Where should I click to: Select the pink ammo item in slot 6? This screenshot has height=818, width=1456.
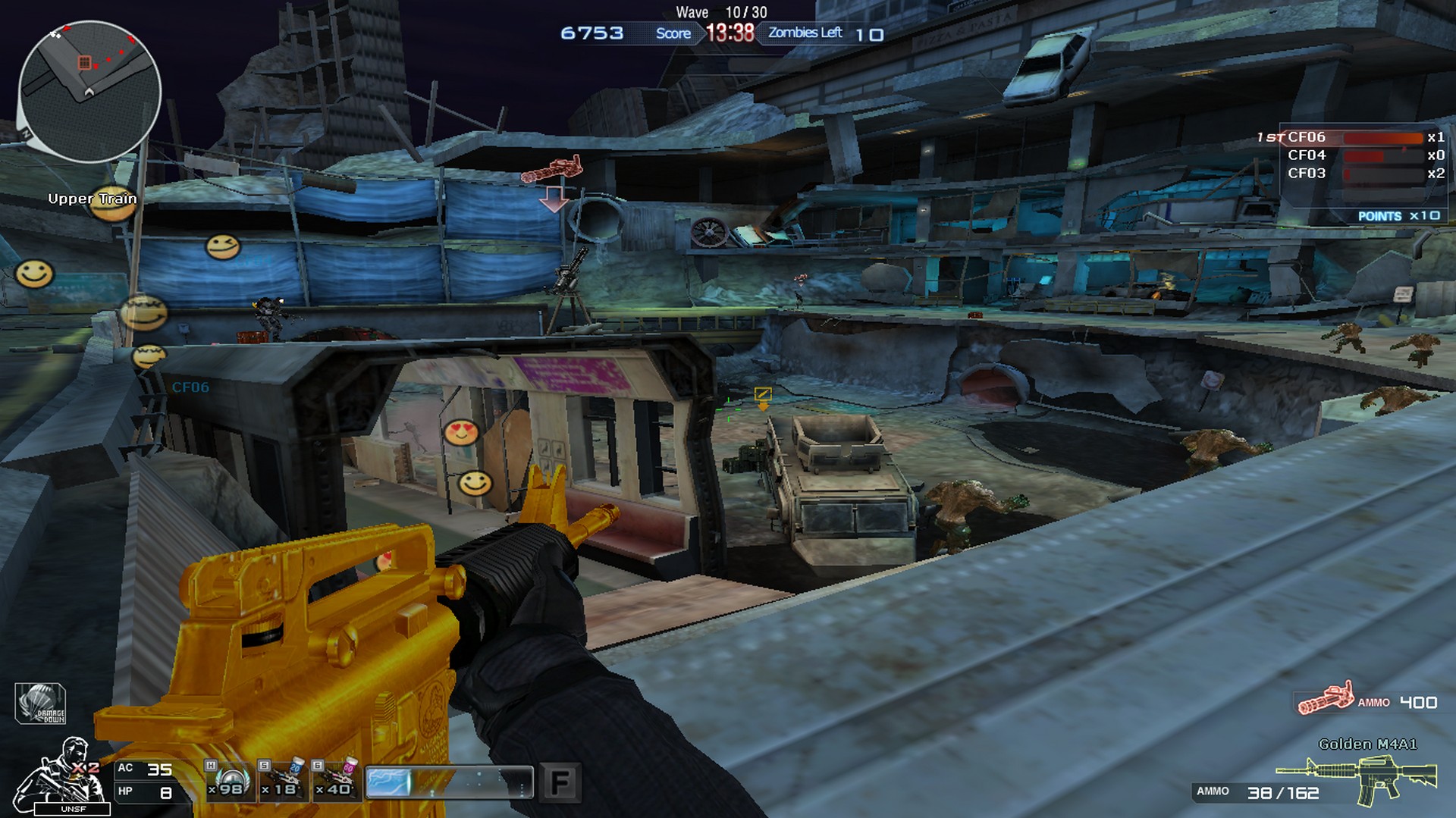pos(336,780)
